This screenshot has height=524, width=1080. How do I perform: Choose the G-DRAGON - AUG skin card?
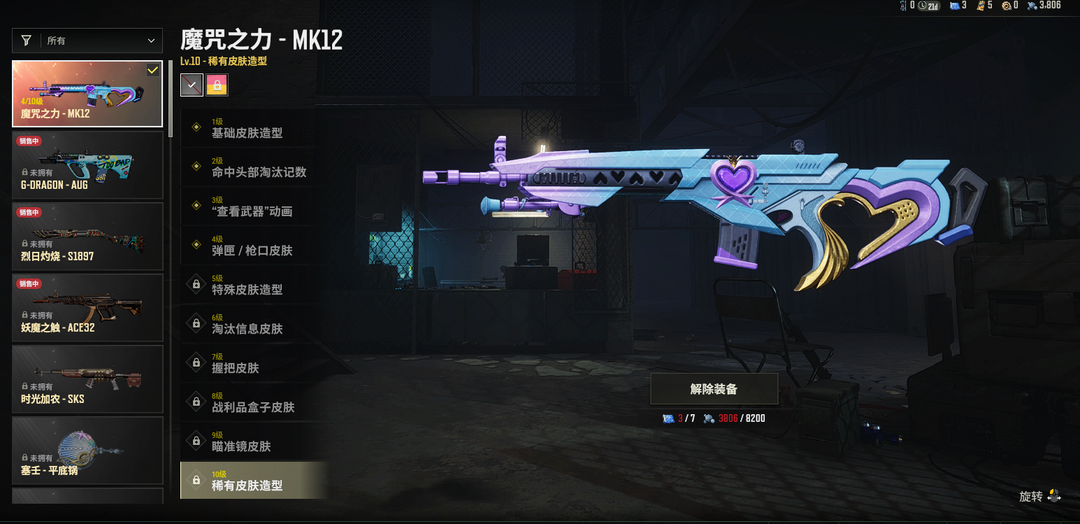(87, 165)
